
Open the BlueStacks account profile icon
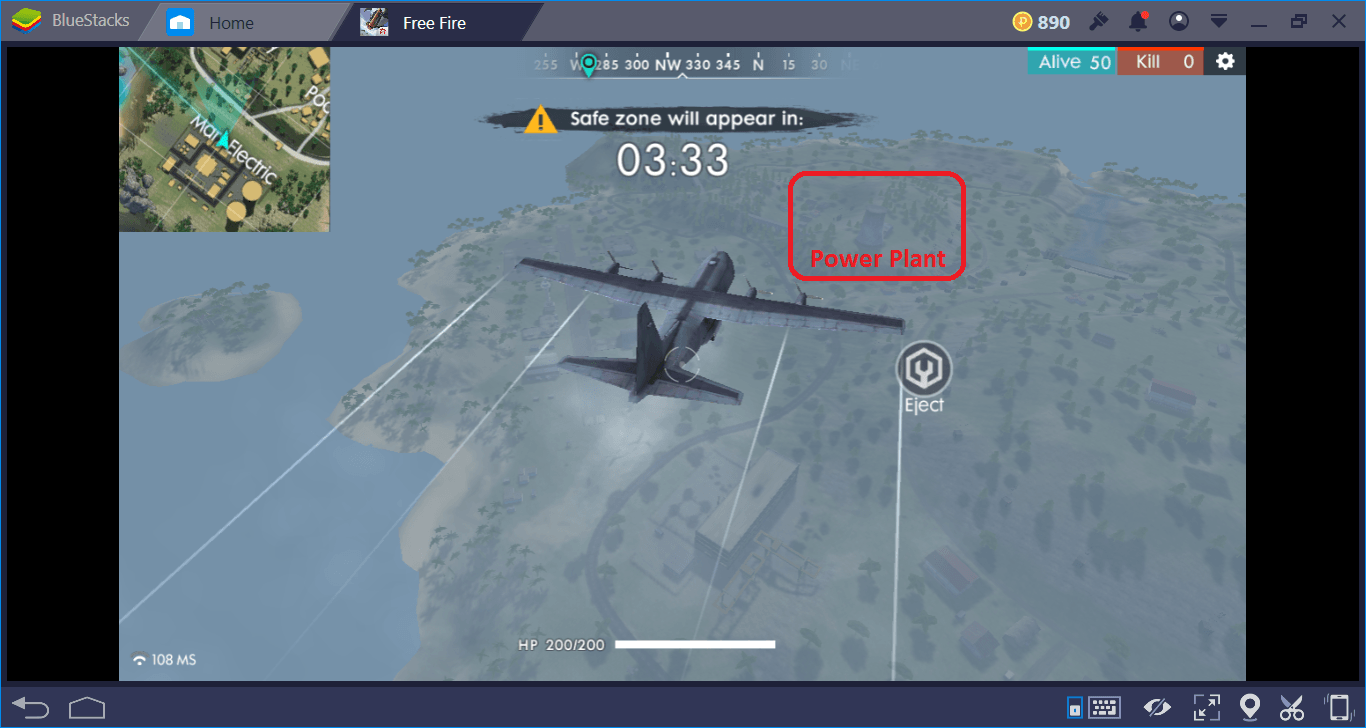coord(1178,21)
